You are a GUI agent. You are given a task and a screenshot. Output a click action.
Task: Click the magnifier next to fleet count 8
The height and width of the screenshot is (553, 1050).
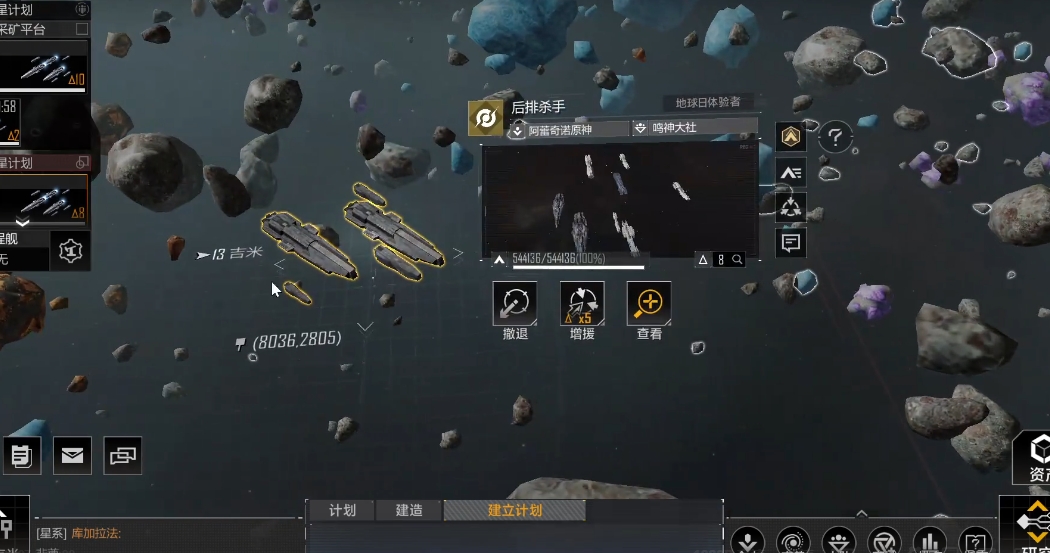(x=737, y=260)
